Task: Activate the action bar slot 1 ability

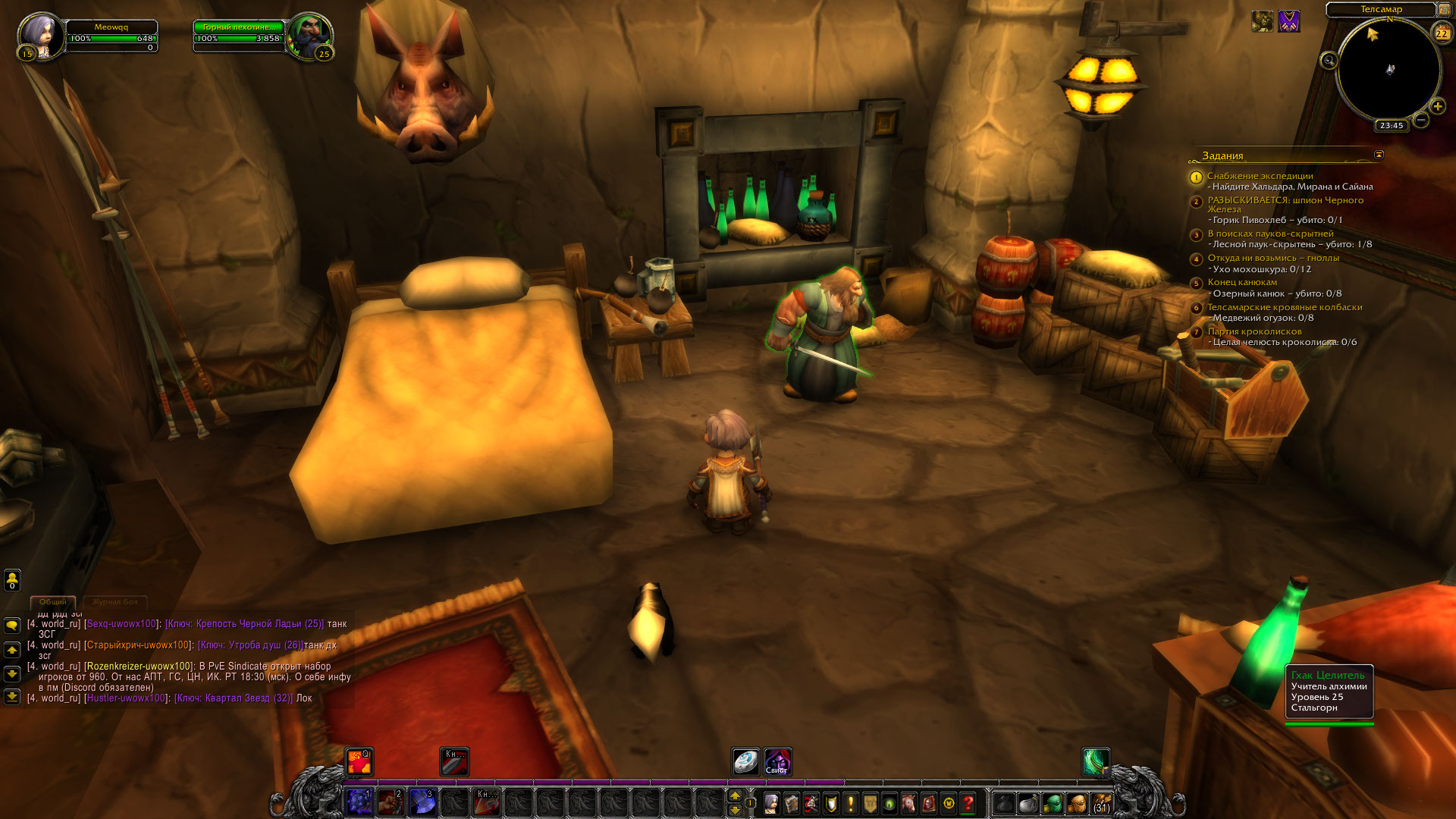Action: [359, 802]
